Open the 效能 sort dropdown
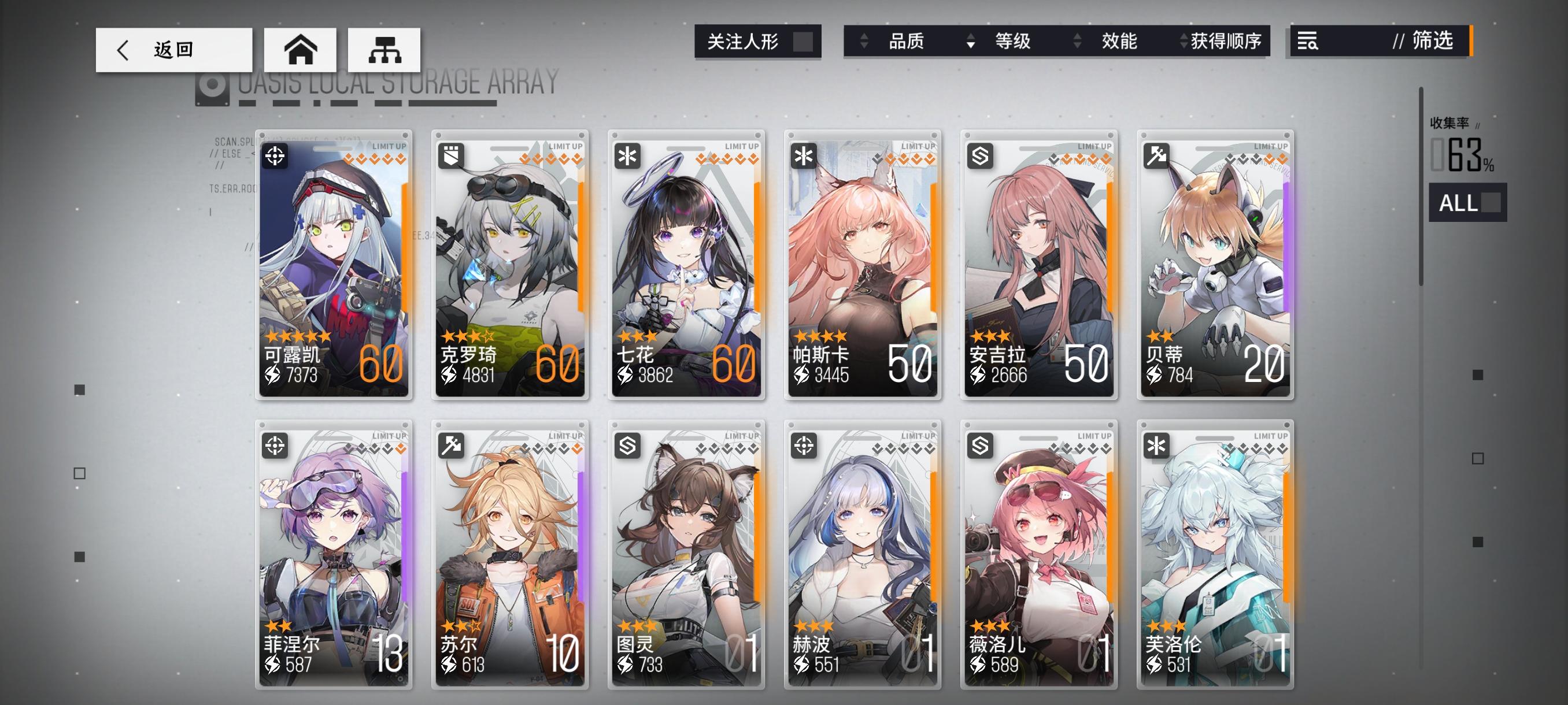 pyautogui.click(x=1119, y=42)
